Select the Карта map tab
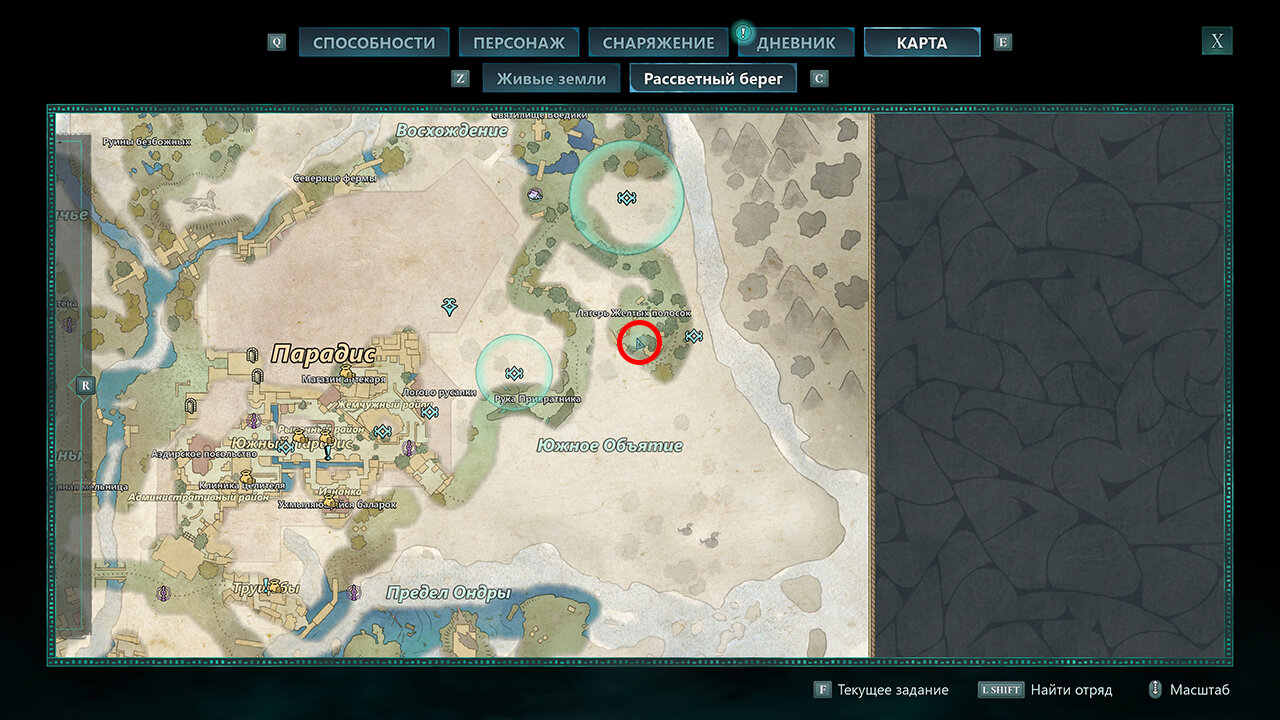 click(921, 43)
